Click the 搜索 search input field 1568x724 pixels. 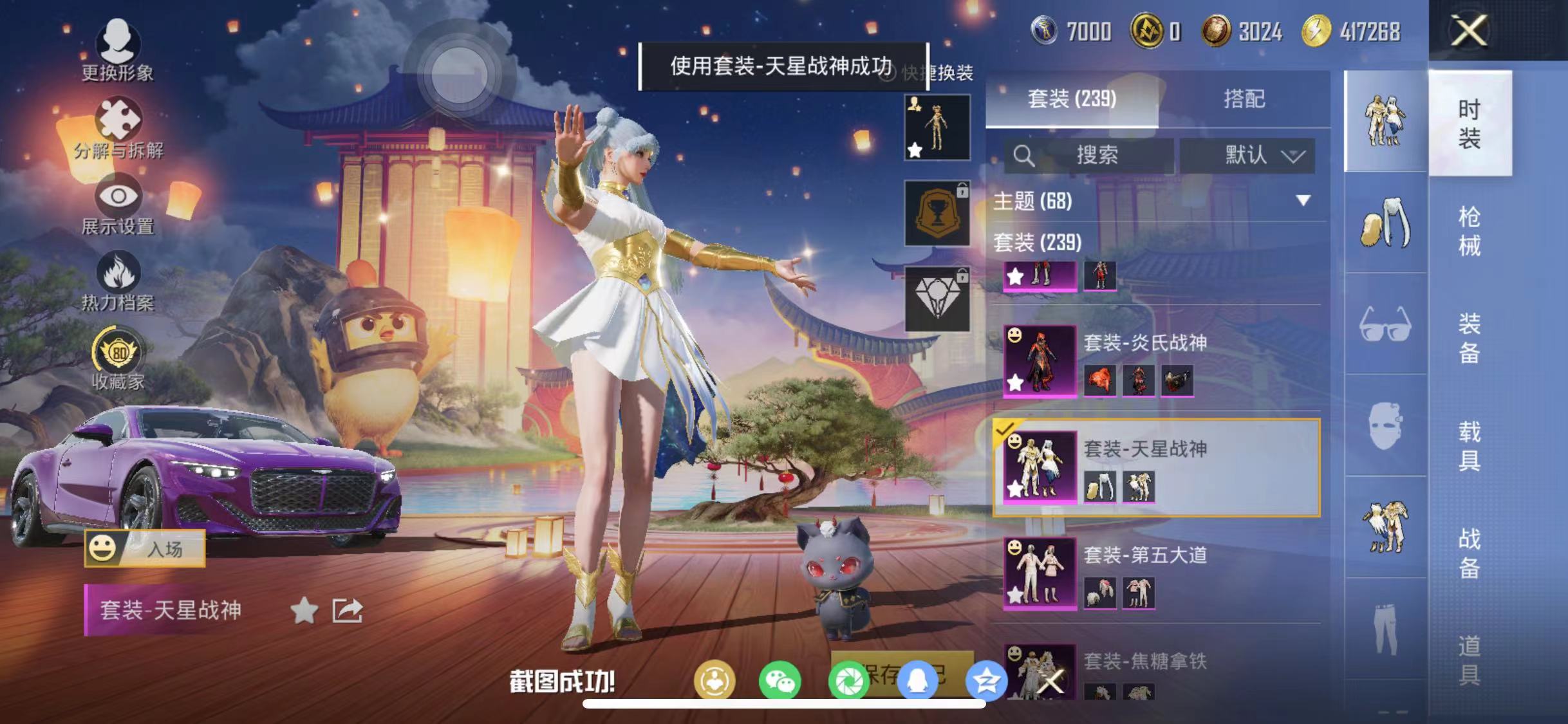(1094, 155)
